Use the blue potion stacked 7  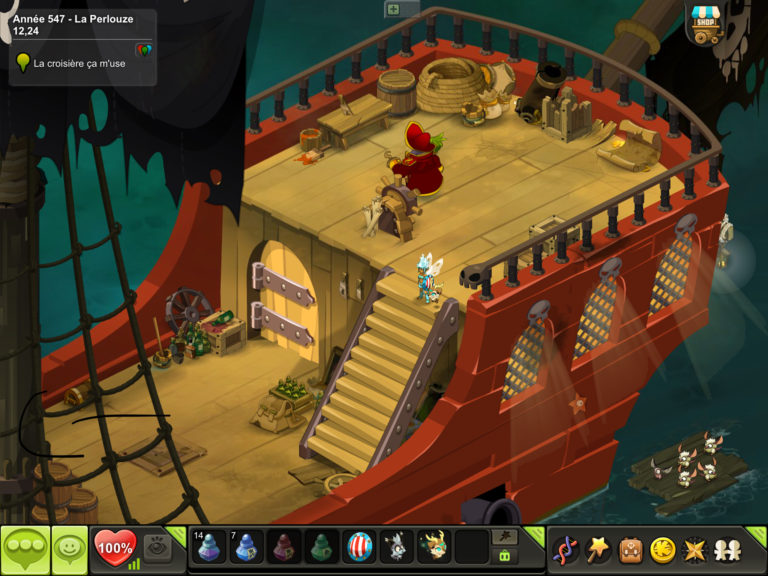pos(247,547)
